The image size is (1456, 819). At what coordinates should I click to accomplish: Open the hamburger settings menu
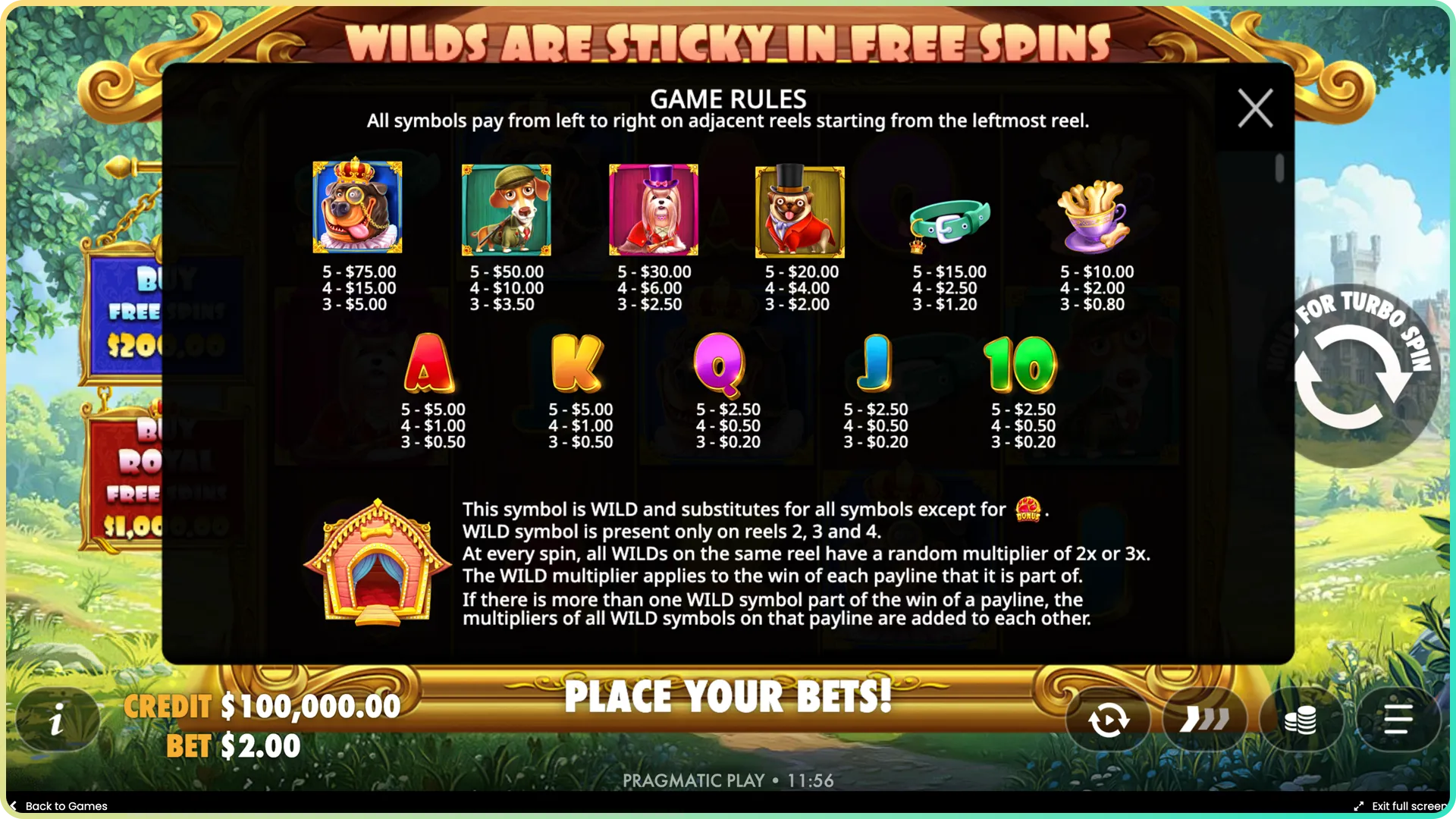(1399, 719)
